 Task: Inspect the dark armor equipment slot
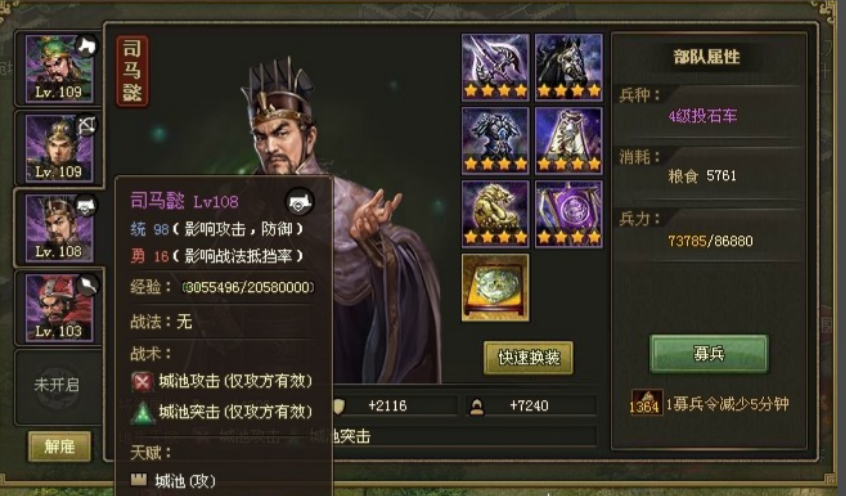495,140
